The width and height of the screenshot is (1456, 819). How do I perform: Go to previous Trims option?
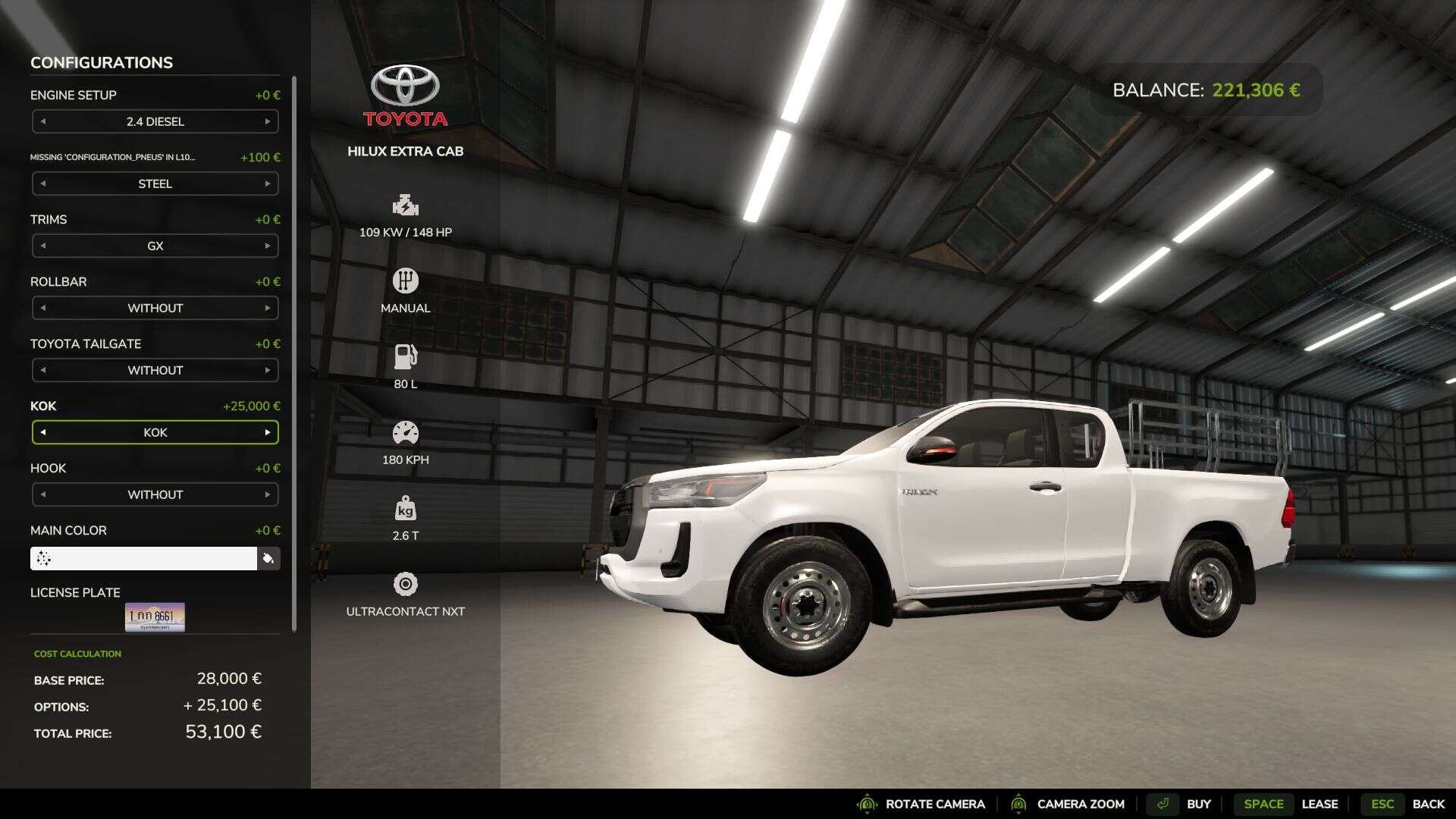pos(43,246)
